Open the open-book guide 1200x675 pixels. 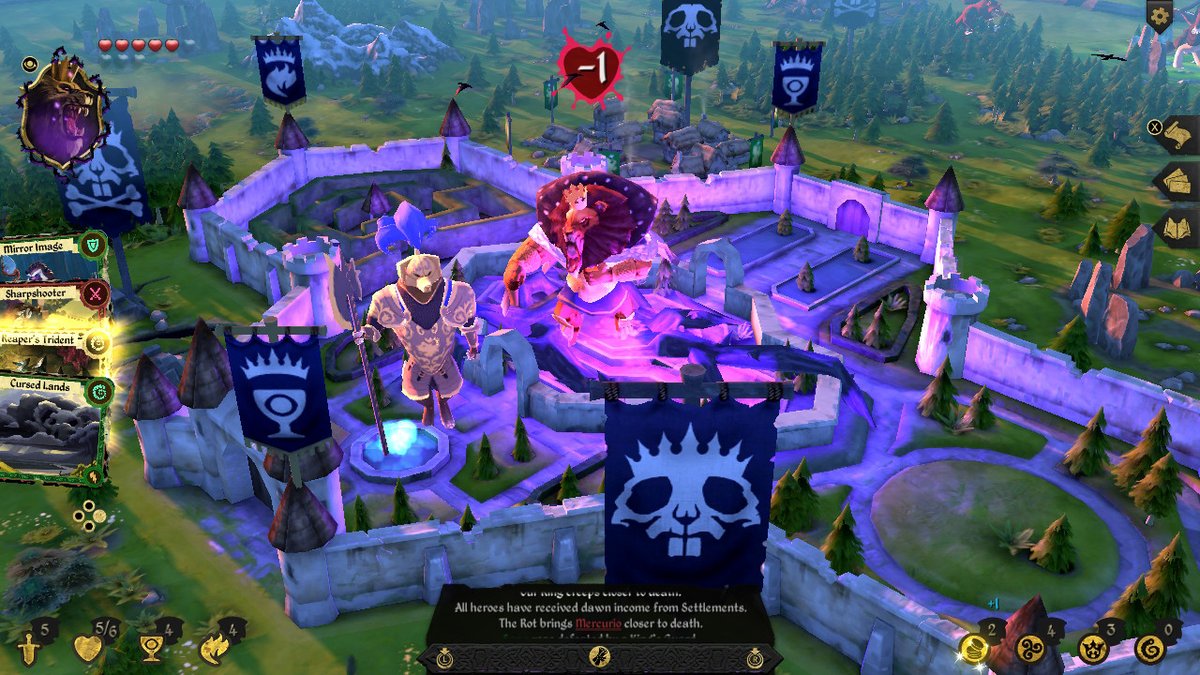[1177, 228]
